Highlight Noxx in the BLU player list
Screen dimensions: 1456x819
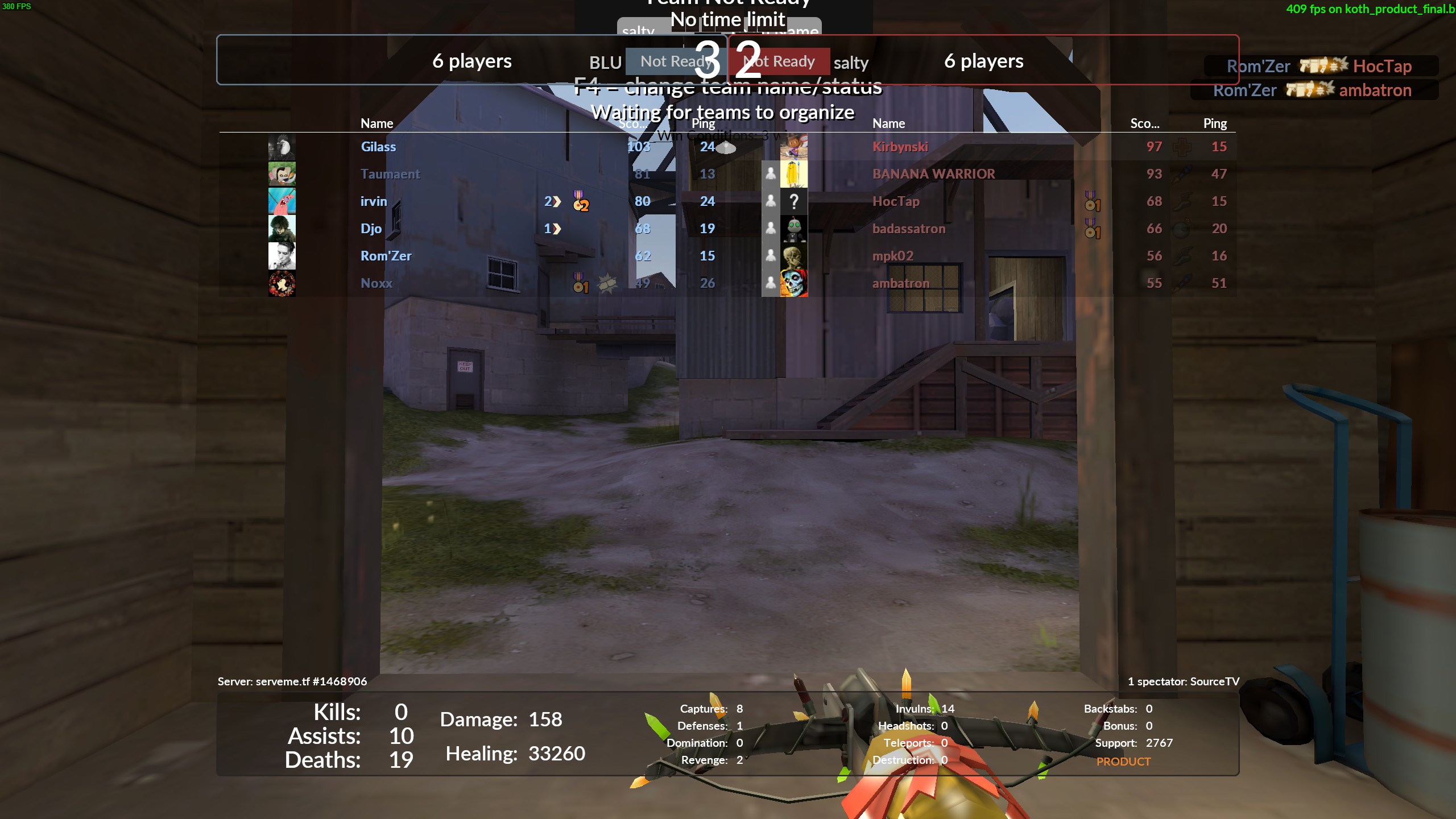377,283
